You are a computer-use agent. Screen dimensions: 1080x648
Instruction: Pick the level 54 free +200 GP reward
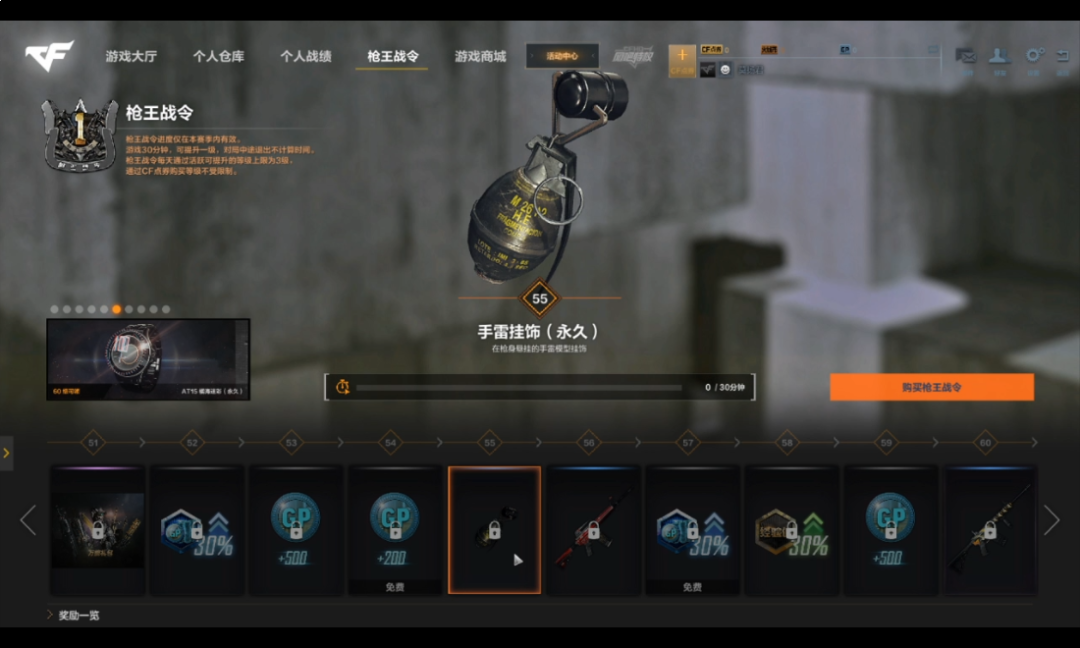394,530
